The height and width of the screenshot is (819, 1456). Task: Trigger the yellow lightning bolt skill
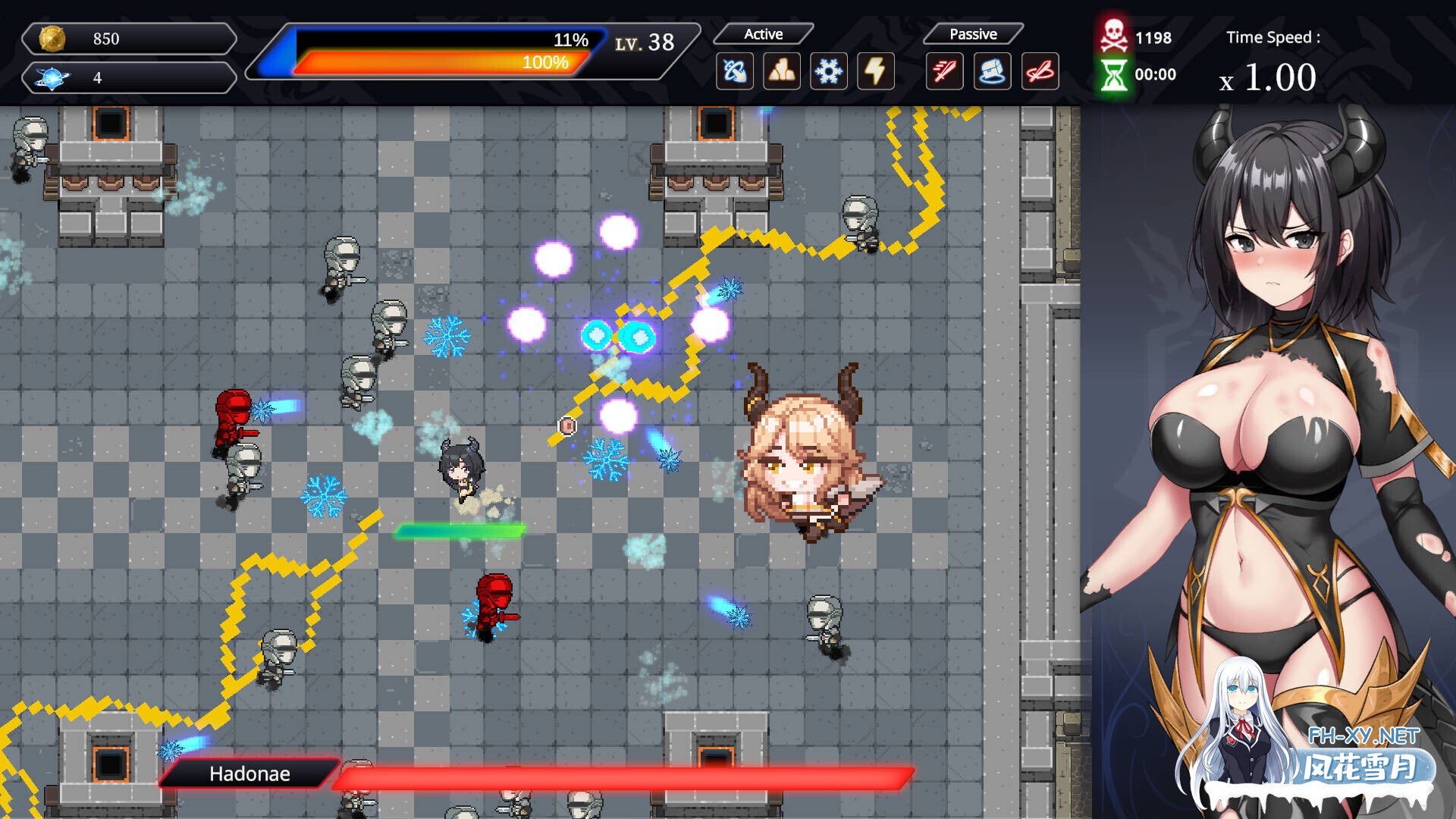point(875,72)
